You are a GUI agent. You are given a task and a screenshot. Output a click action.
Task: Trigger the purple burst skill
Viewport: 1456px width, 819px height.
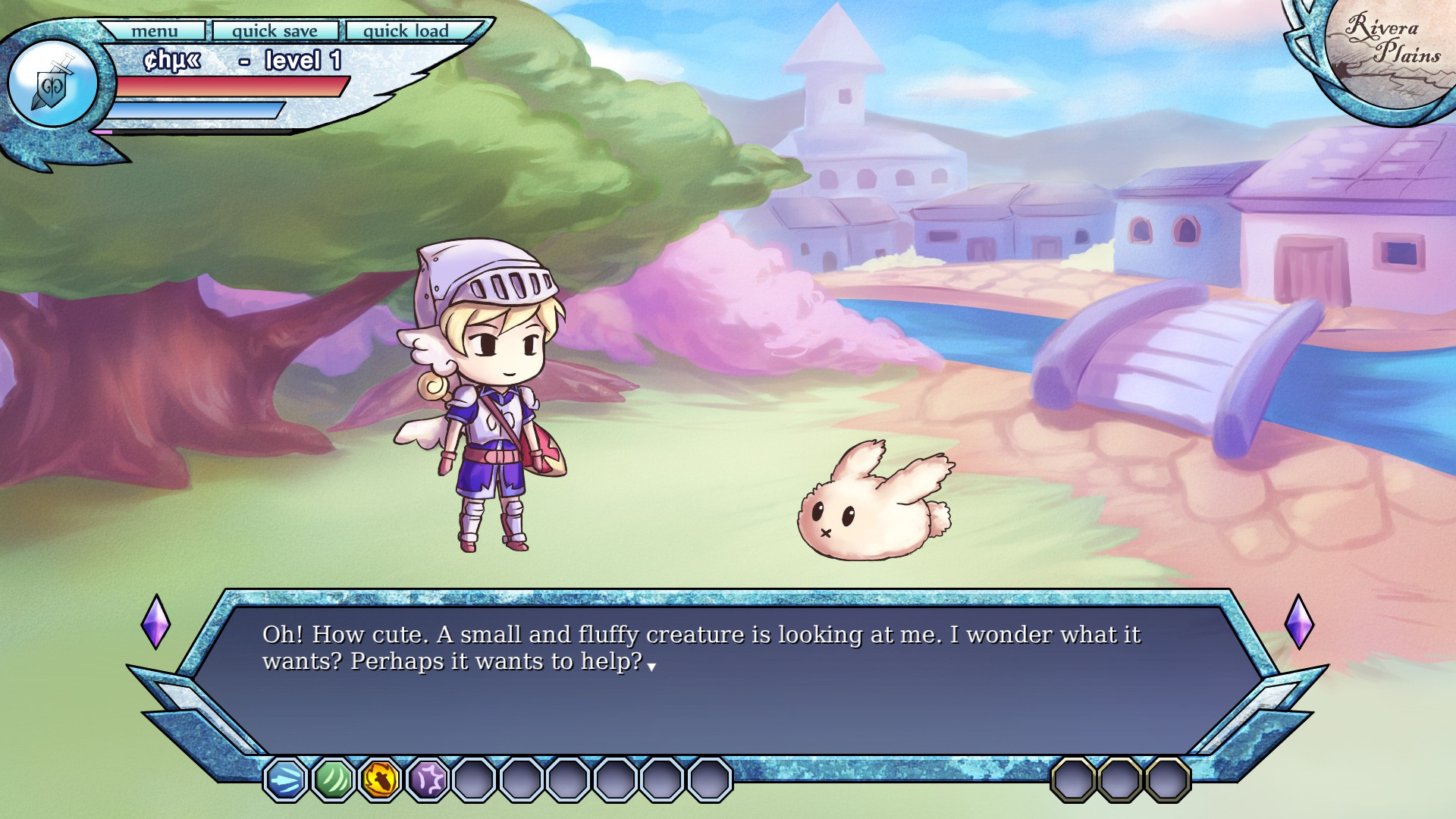pos(428,779)
